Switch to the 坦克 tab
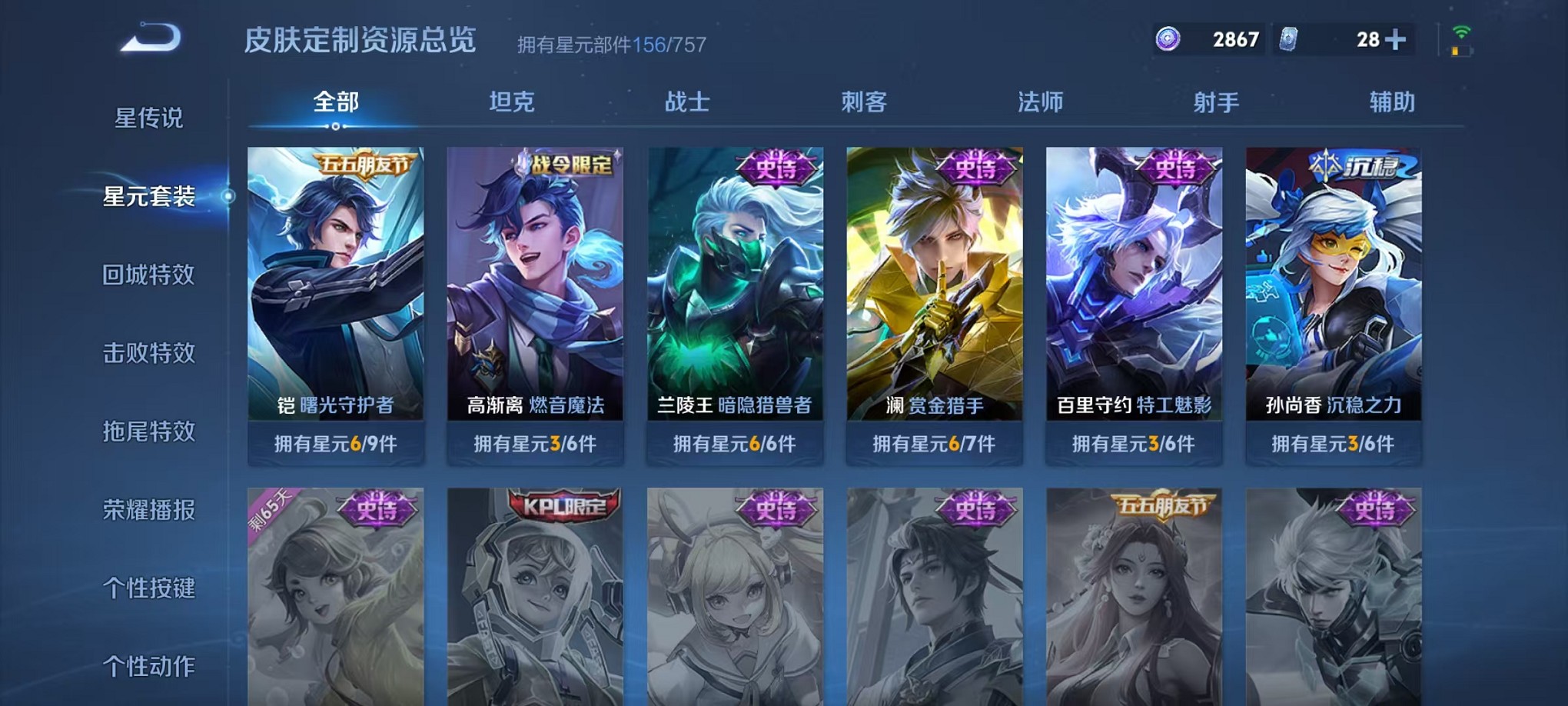Viewport: 1568px width, 706px height. (x=509, y=102)
